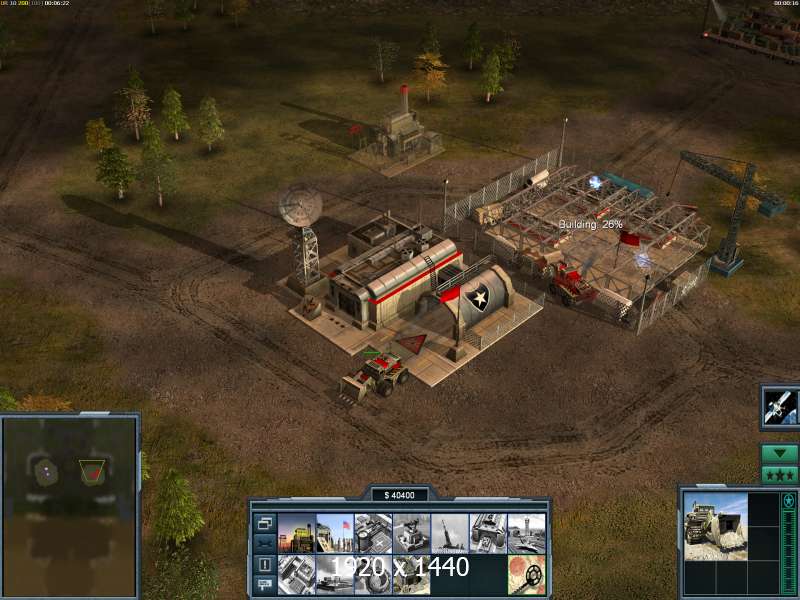Choose the American flag building icon
800x600 pixels.
(x=334, y=532)
